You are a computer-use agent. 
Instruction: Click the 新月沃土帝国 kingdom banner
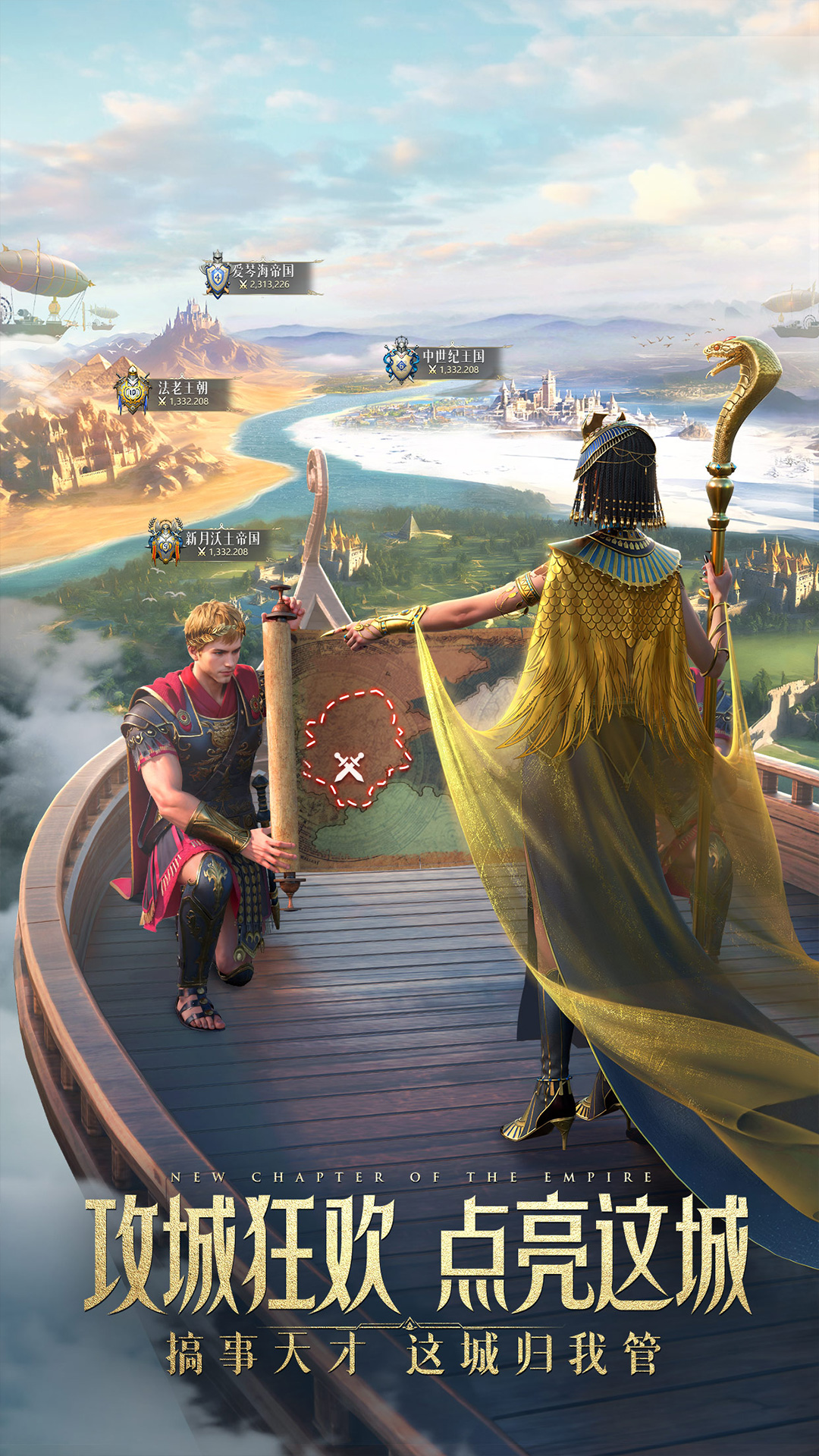pyautogui.click(x=209, y=544)
